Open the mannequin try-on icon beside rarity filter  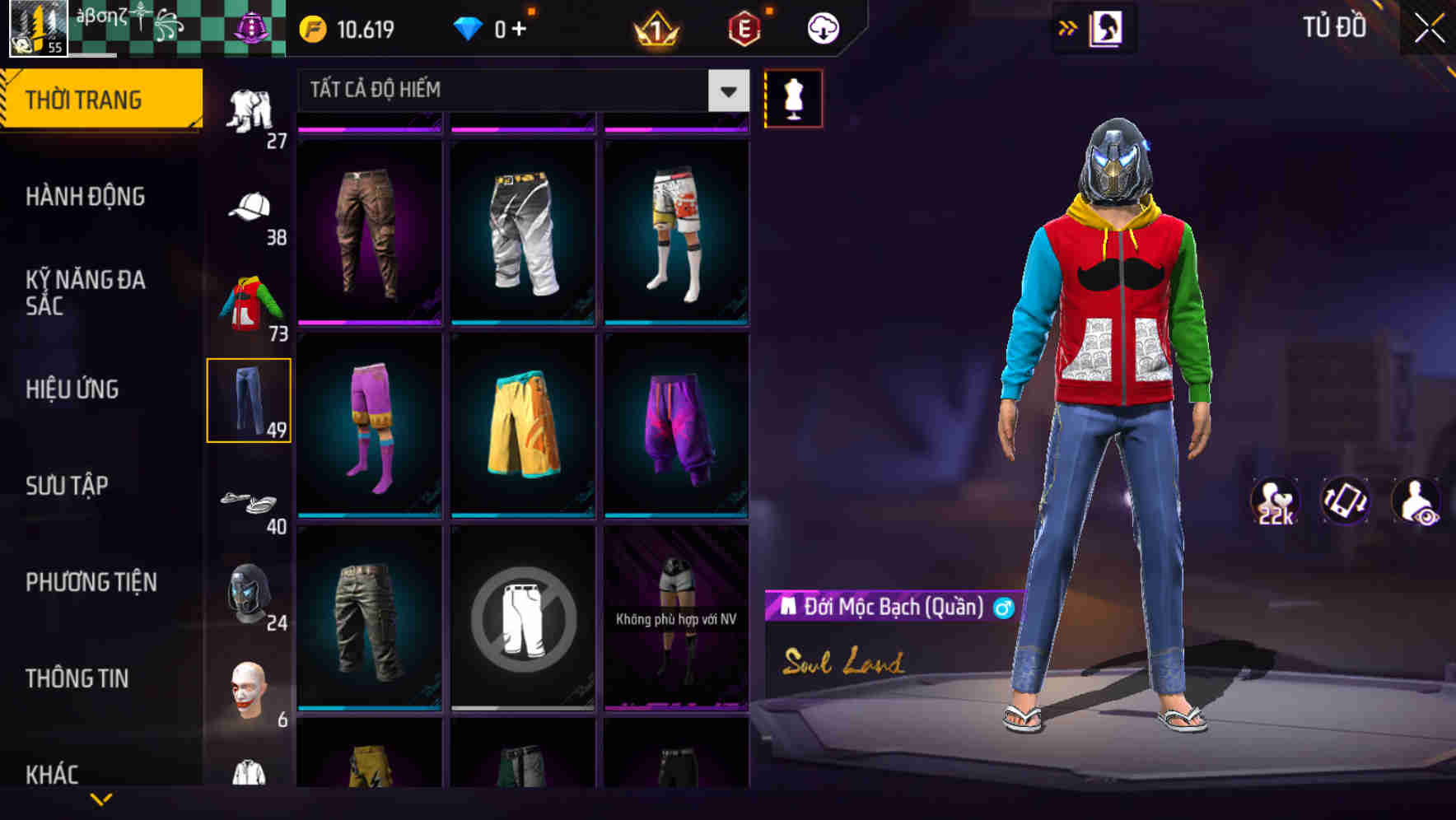pos(793,97)
